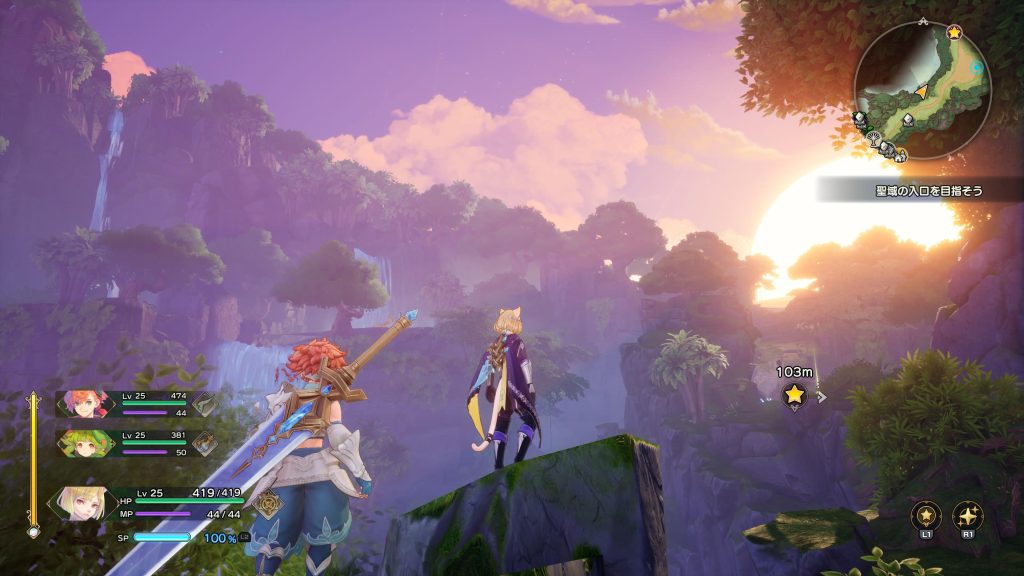Activate the star medallion shortcut icon
Image resolution: width=1024 pixels, height=576 pixels.
[926, 516]
